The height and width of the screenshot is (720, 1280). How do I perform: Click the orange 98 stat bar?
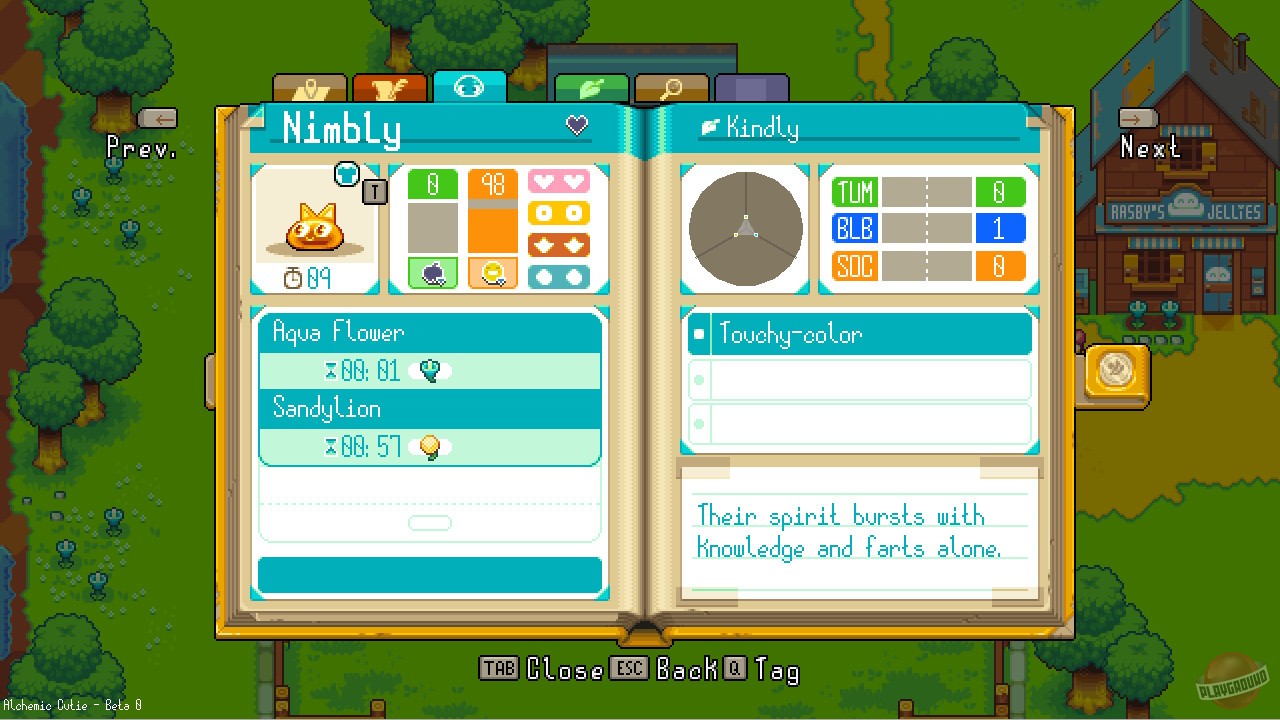[x=493, y=212]
